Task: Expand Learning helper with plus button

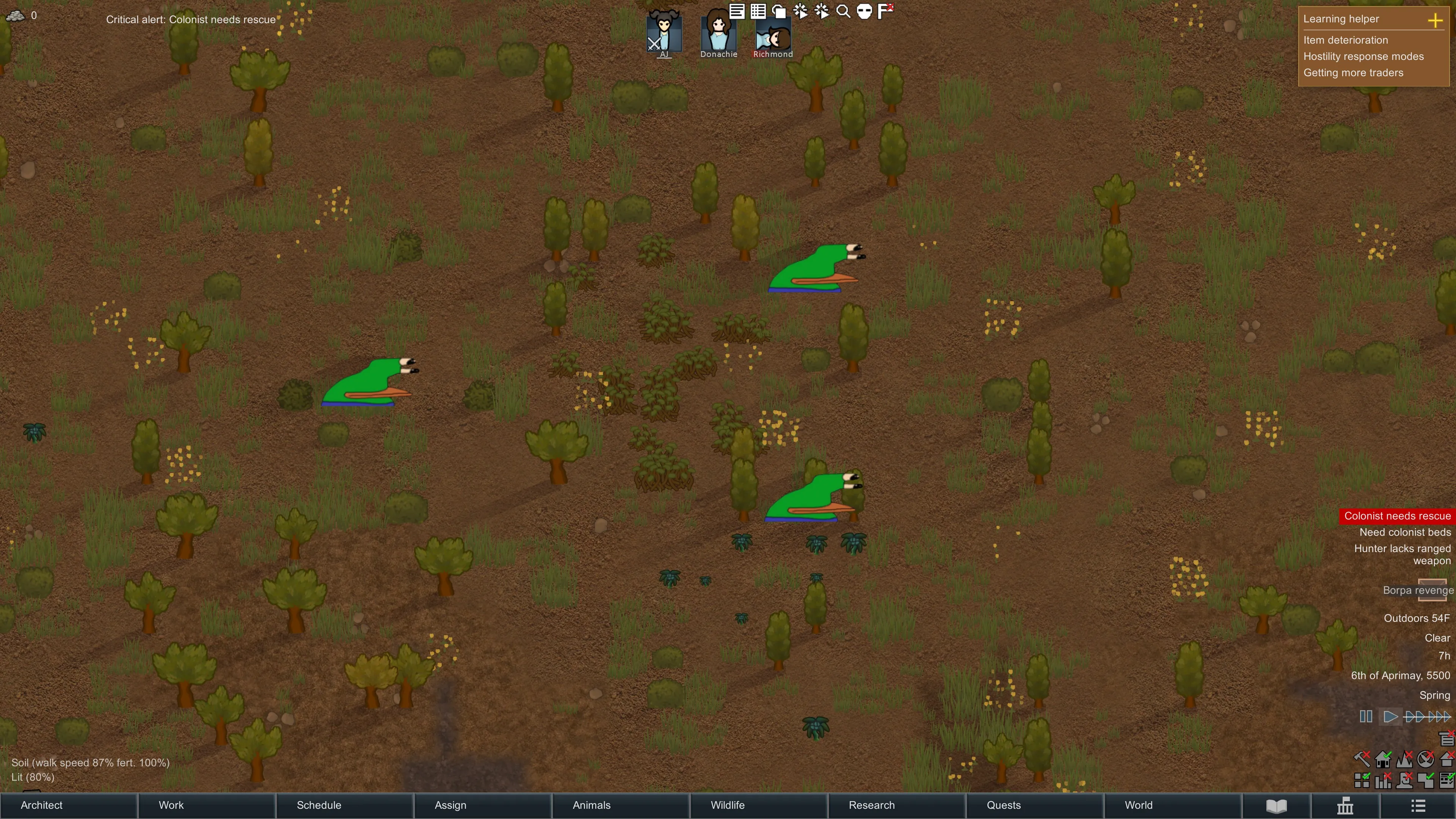Action: 1434,21
